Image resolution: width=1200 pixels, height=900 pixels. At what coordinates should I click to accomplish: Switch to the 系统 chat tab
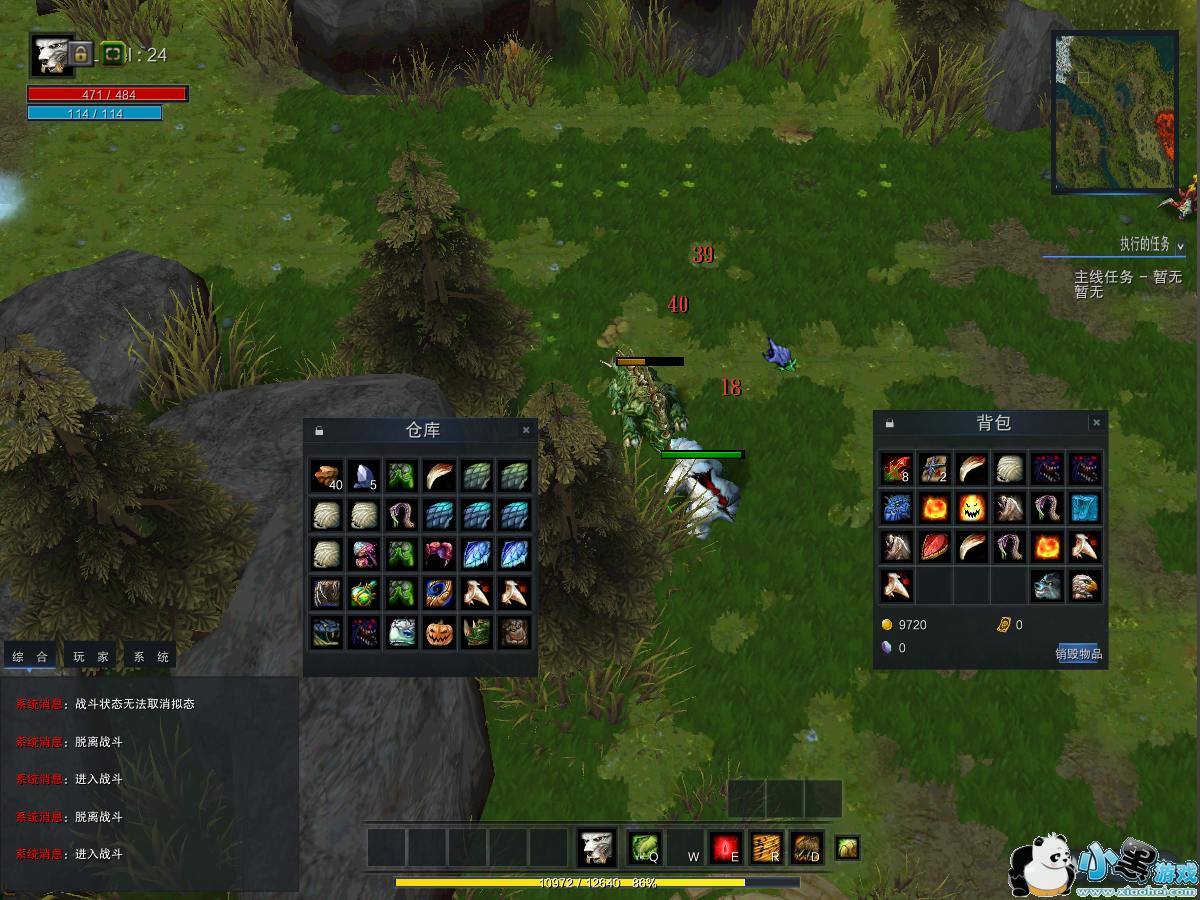[x=151, y=657]
